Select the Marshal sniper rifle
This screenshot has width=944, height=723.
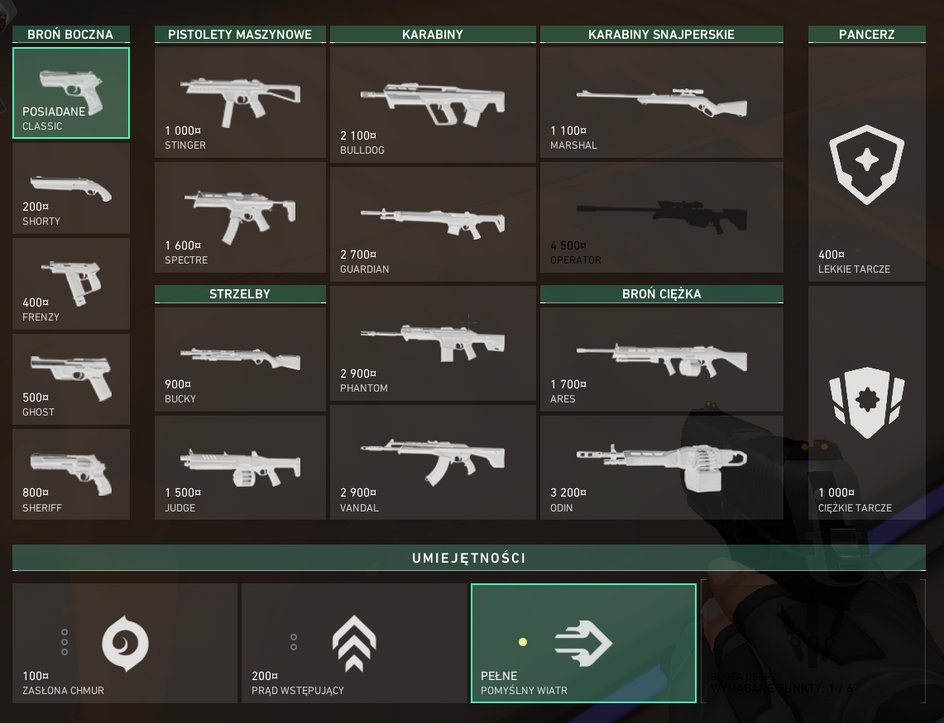point(661,101)
